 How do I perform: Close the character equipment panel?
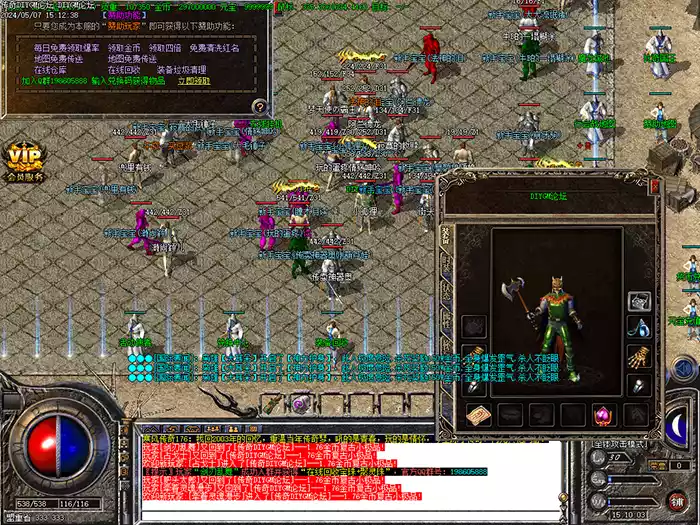click(655, 185)
